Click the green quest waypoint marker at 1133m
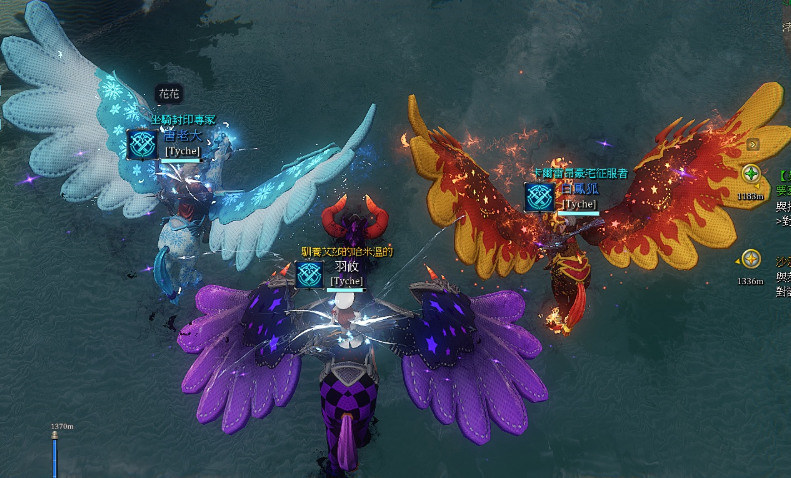 tap(750, 174)
